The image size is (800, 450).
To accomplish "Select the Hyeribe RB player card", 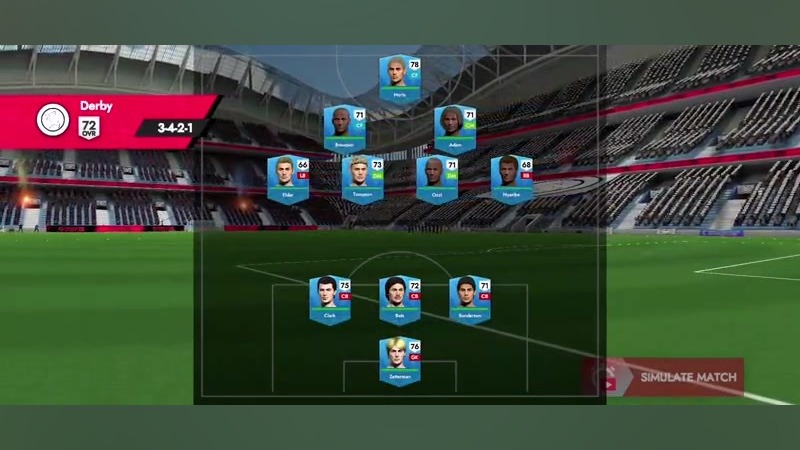I will tap(512, 179).
